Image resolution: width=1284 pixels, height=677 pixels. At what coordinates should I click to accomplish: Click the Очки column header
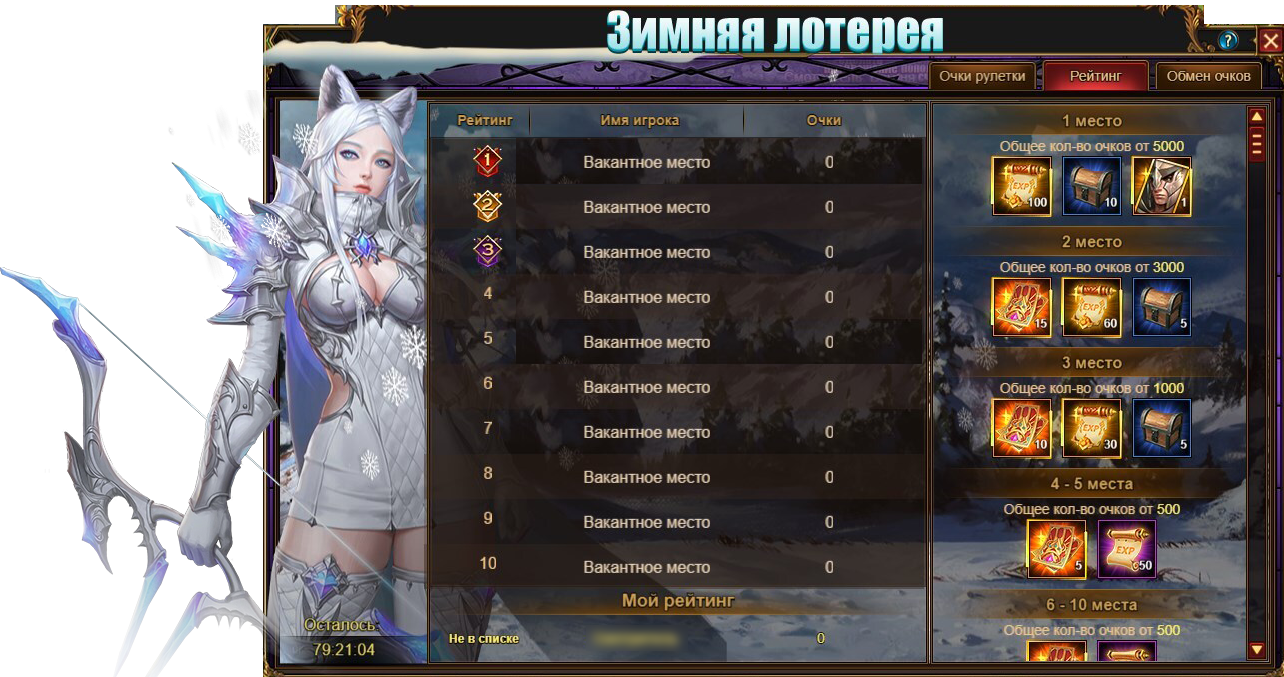click(824, 120)
